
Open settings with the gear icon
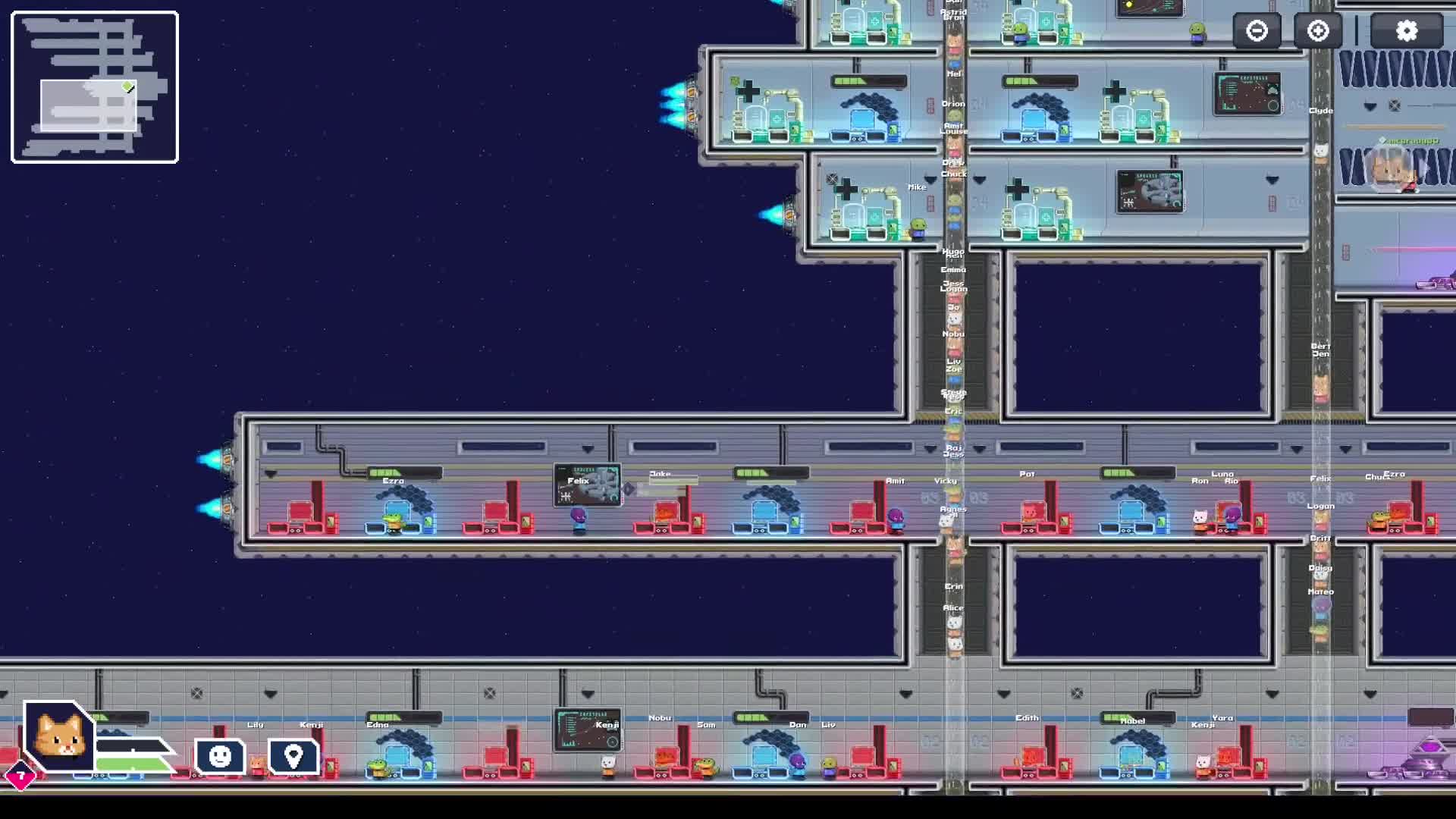pos(1407,31)
